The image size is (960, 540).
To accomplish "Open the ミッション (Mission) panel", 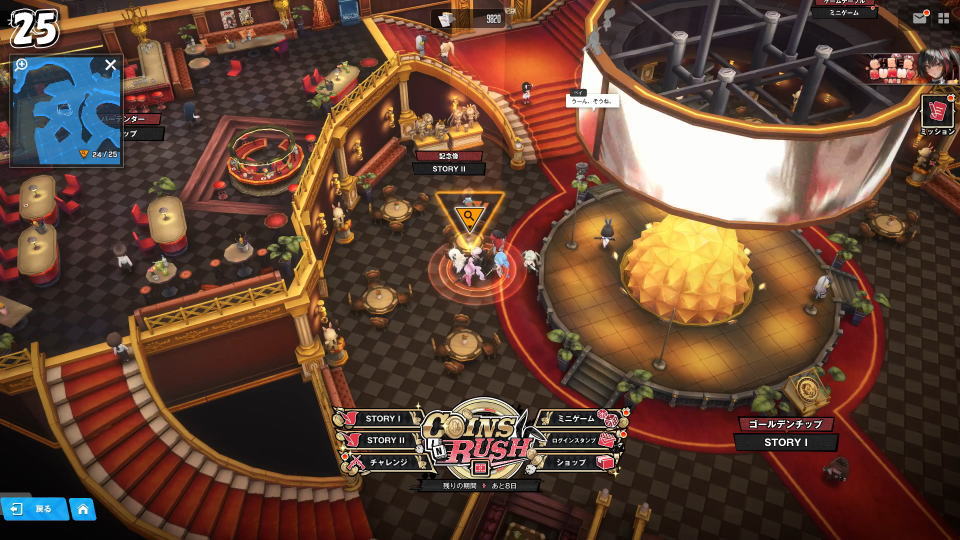I will tap(937, 113).
